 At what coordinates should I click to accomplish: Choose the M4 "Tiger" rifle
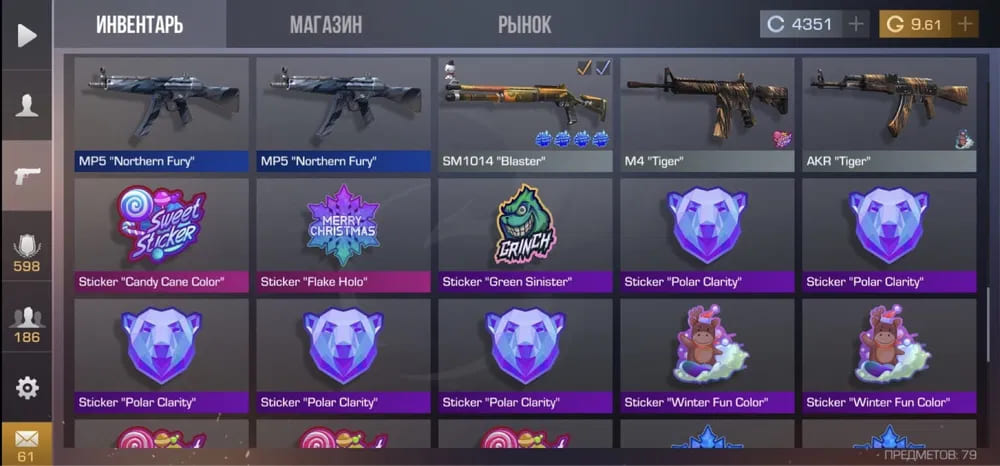click(707, 113)
